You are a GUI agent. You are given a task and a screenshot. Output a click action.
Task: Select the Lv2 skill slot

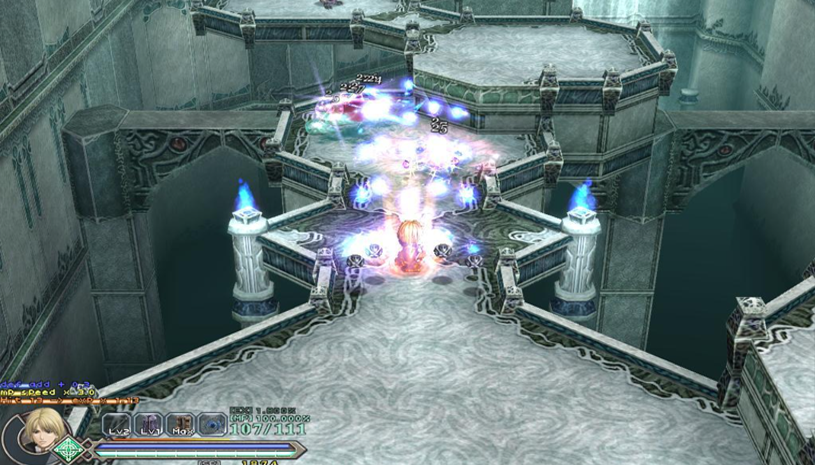click(x=117, y=425)
